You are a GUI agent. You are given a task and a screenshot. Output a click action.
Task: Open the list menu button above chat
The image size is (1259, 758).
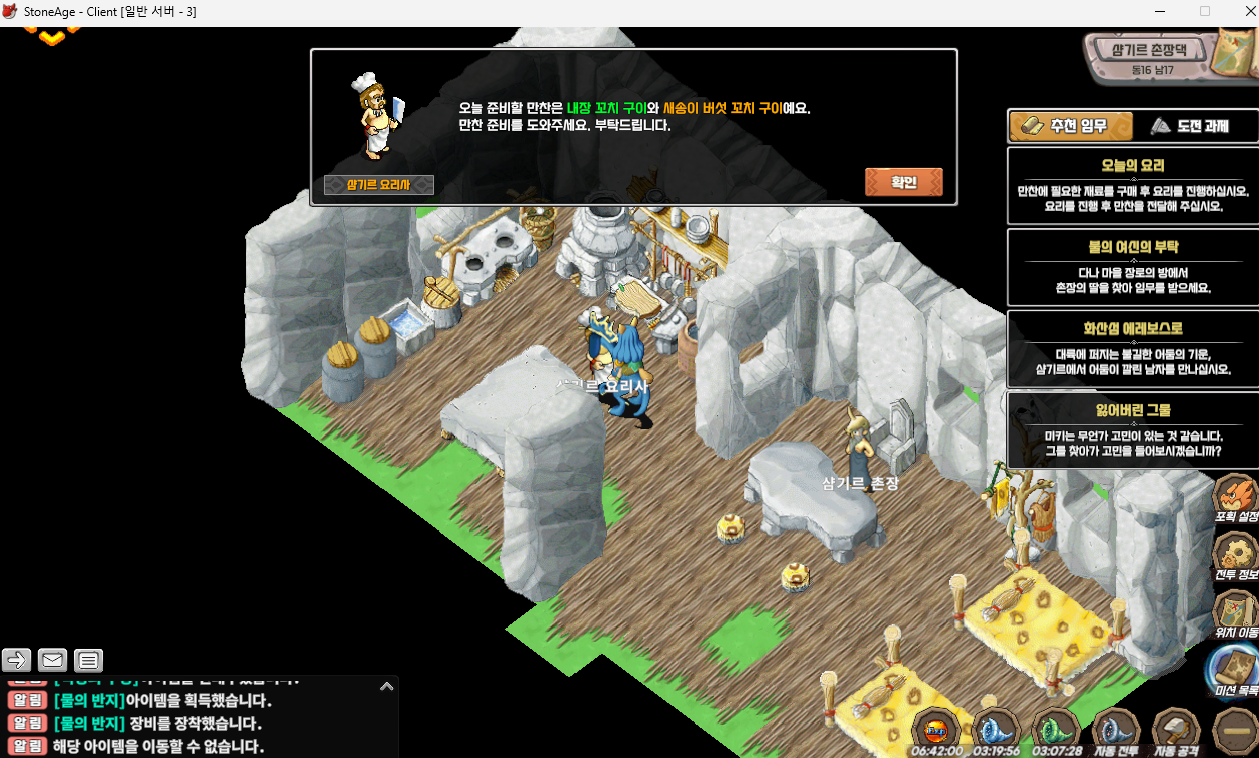point(89,660)
